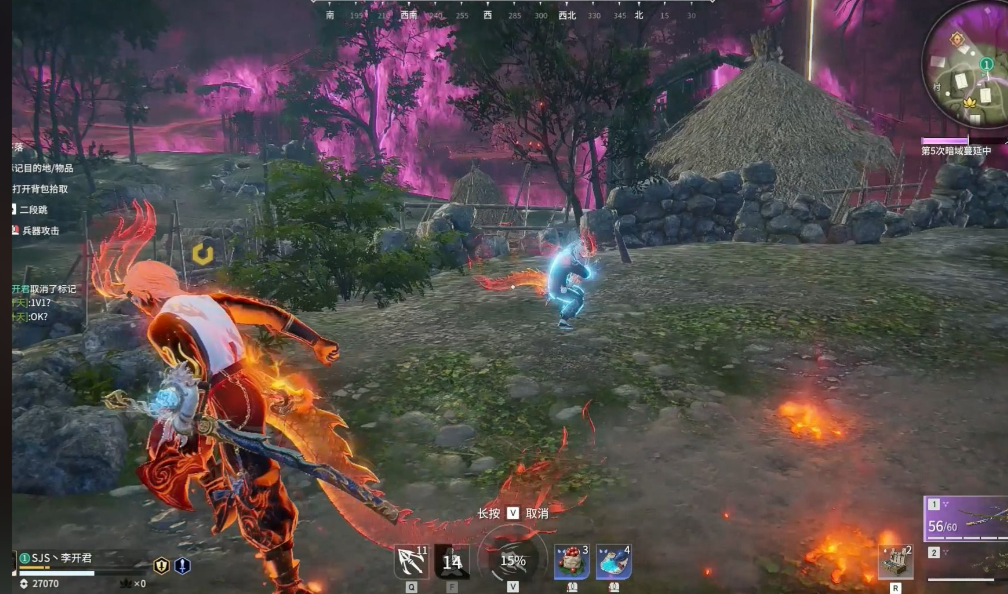The image size is (1008, 594).
Task: Click the golden lotus marker on minimap
Action: 969,102
